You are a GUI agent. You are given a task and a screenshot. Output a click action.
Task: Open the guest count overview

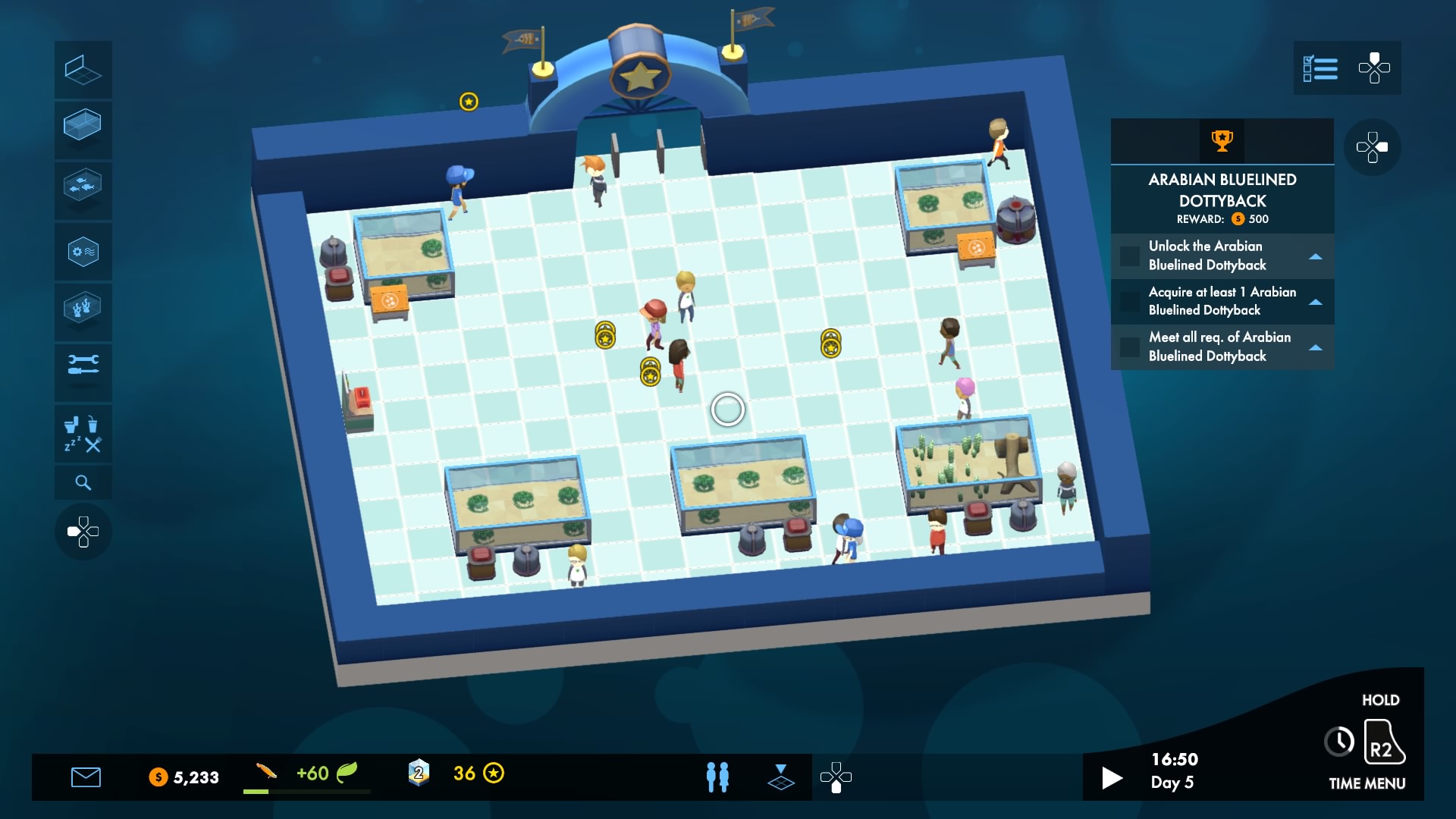pyautogui.click(x=716, y=777)
